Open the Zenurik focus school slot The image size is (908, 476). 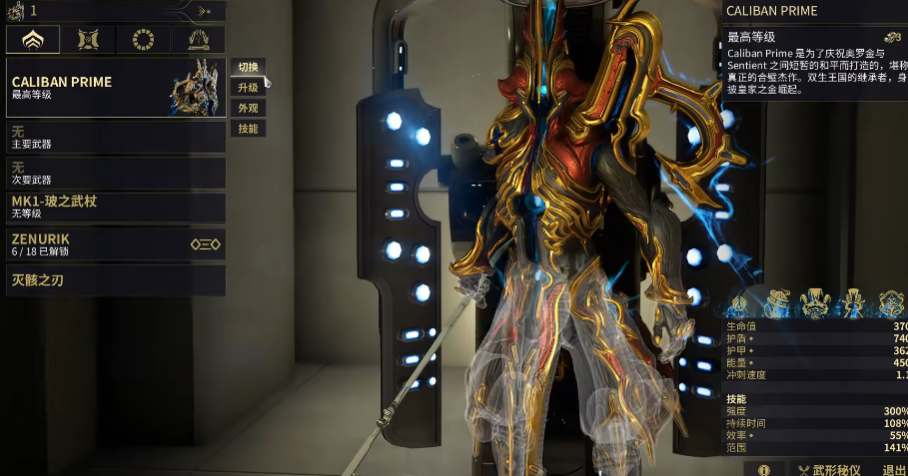tap(115, 245)
